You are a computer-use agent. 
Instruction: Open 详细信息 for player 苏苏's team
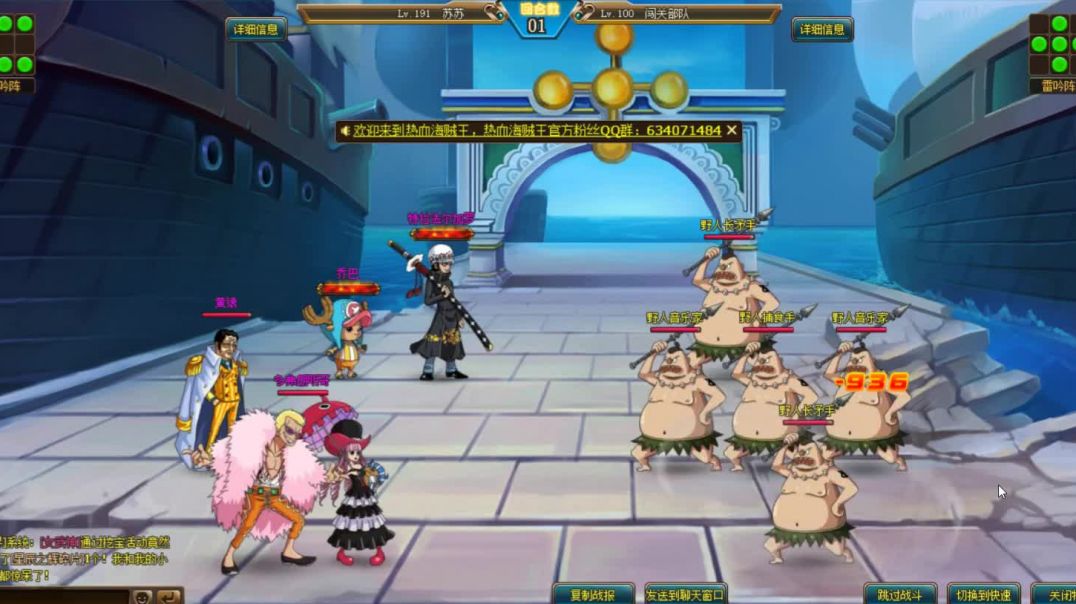point(256,29)
